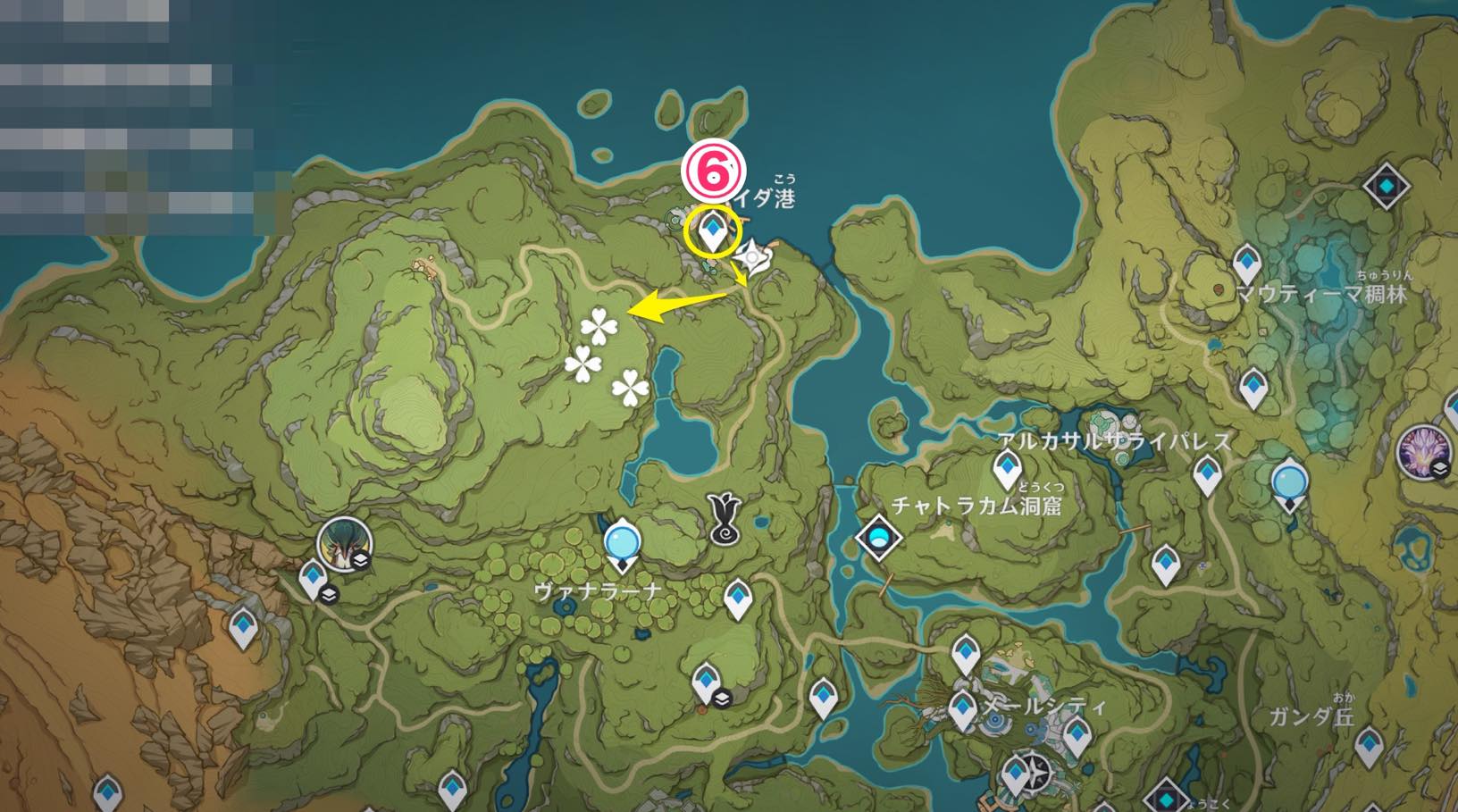Choose the teleport waypoint above マウティーマ稠林
The height and width of the screenshot is (812, 1458).
click(1246, 264)
